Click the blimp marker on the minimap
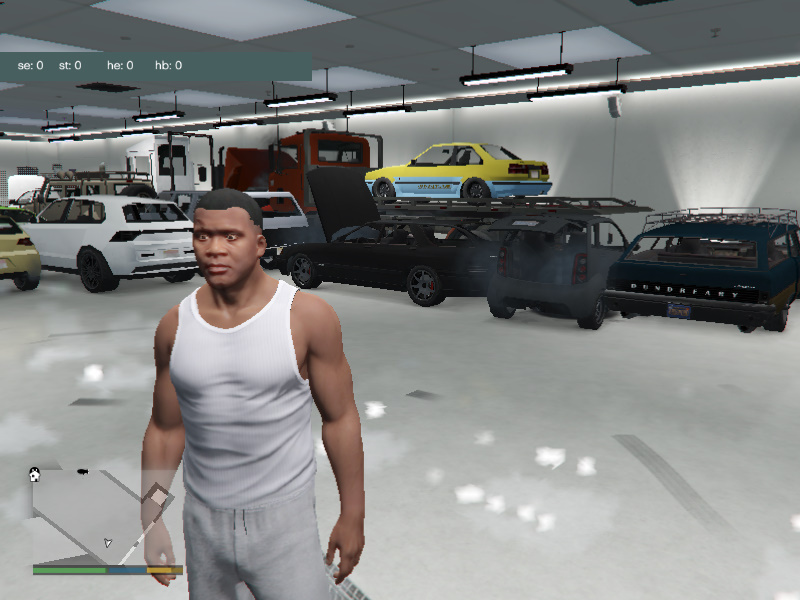Viewport: 800px width, 600px height. click(x=81, y=470)
